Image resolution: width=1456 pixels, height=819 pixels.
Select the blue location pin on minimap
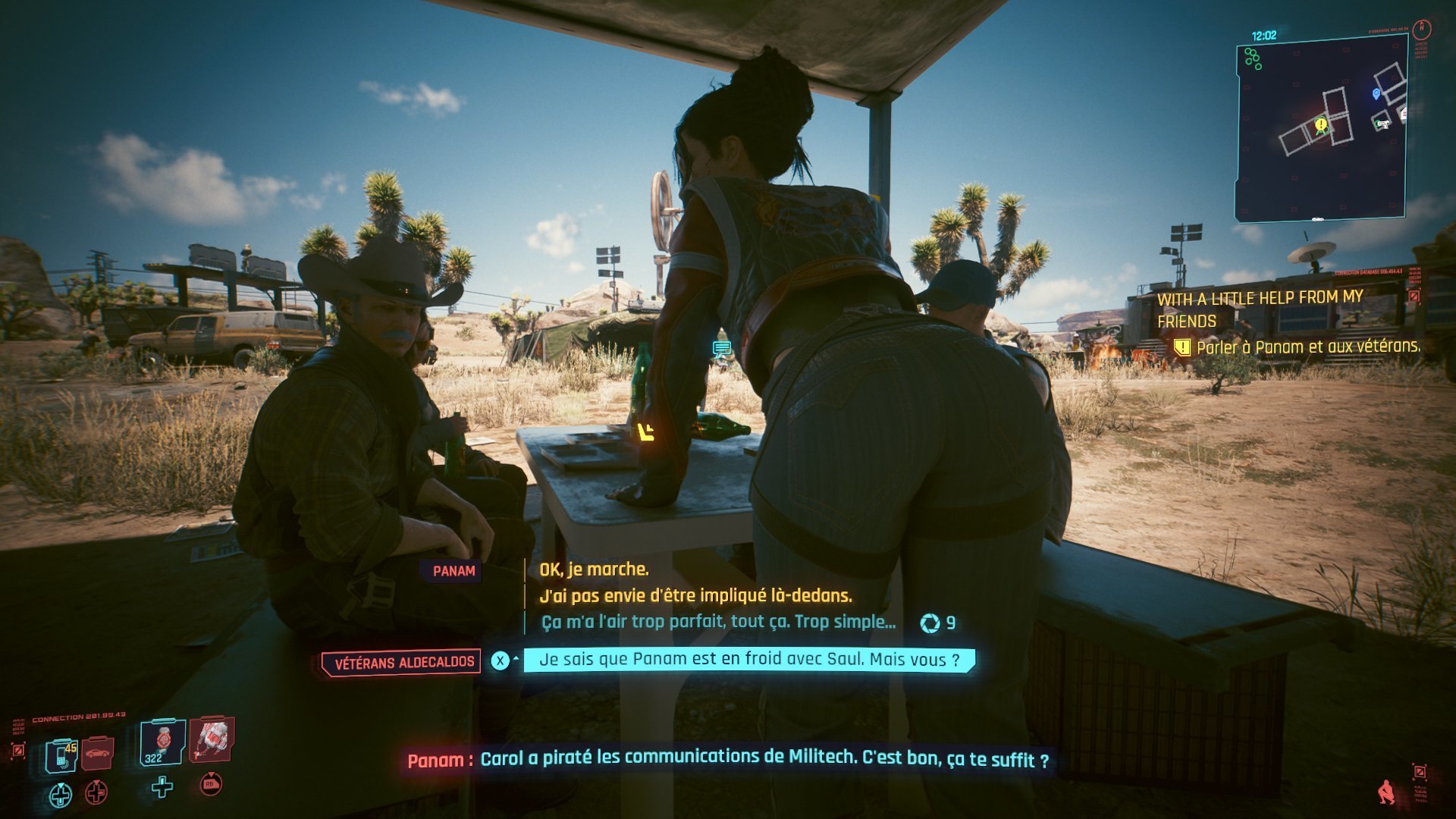pos(1376,93)
